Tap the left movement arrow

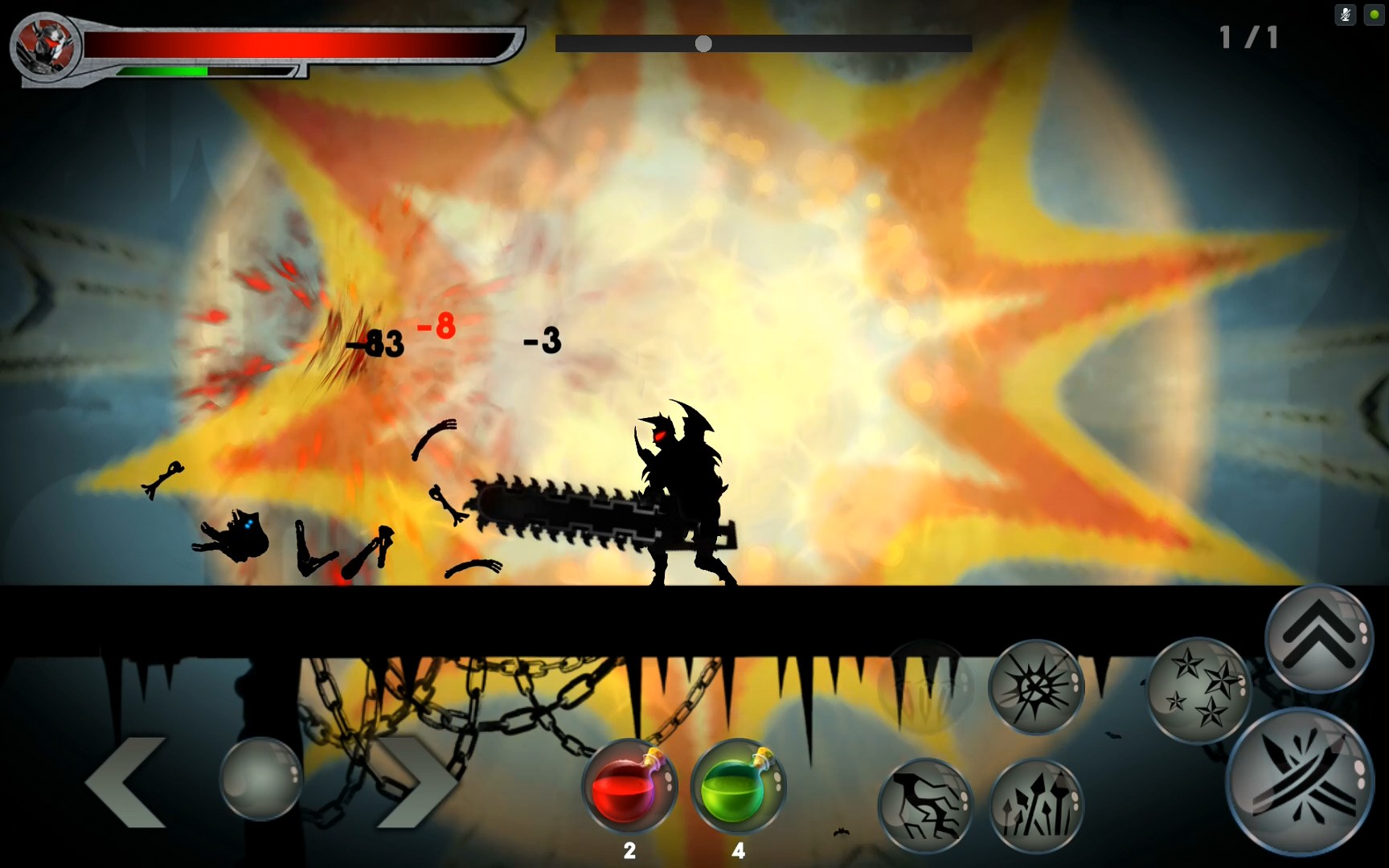[x=127, y=781]
